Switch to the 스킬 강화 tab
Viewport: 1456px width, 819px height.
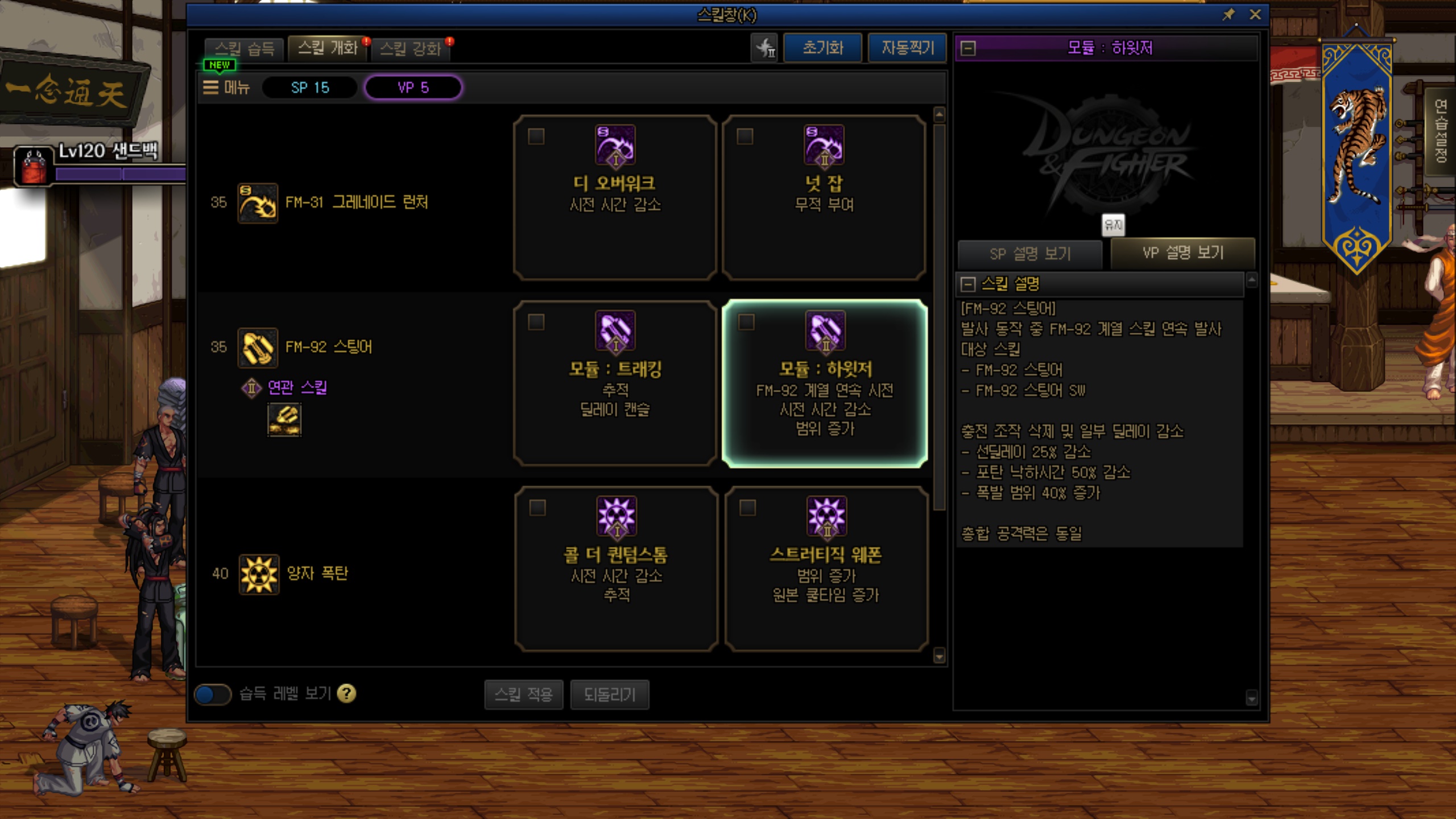(410, 48)
